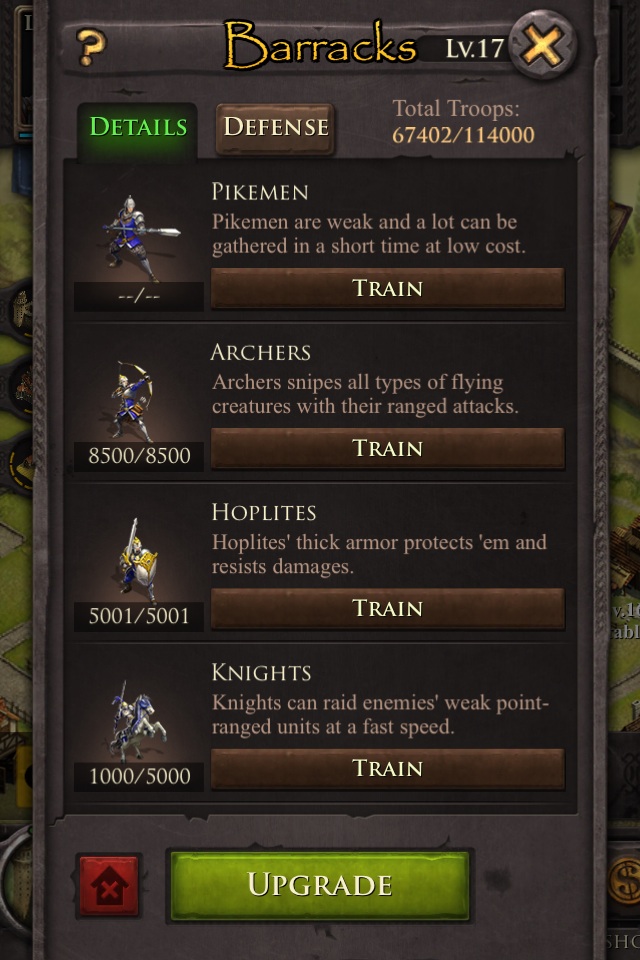Close the Barracks window
Screen dimensions: 640x960
tap(543, 45)
